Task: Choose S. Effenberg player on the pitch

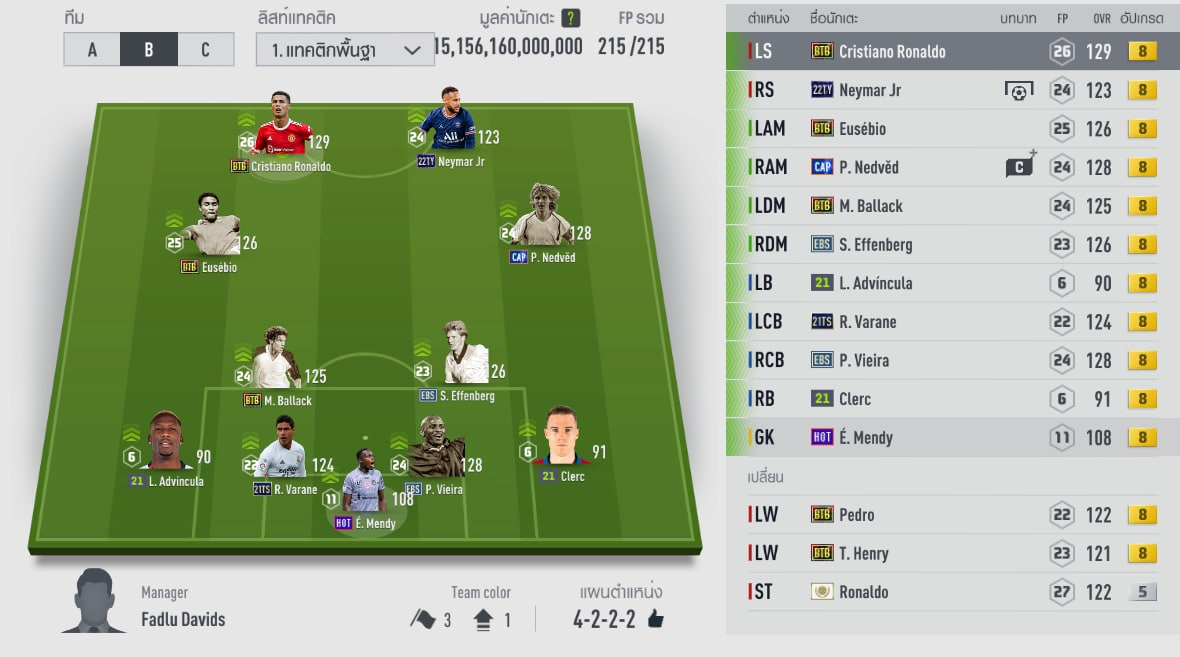Action: (x=463, y=357)
